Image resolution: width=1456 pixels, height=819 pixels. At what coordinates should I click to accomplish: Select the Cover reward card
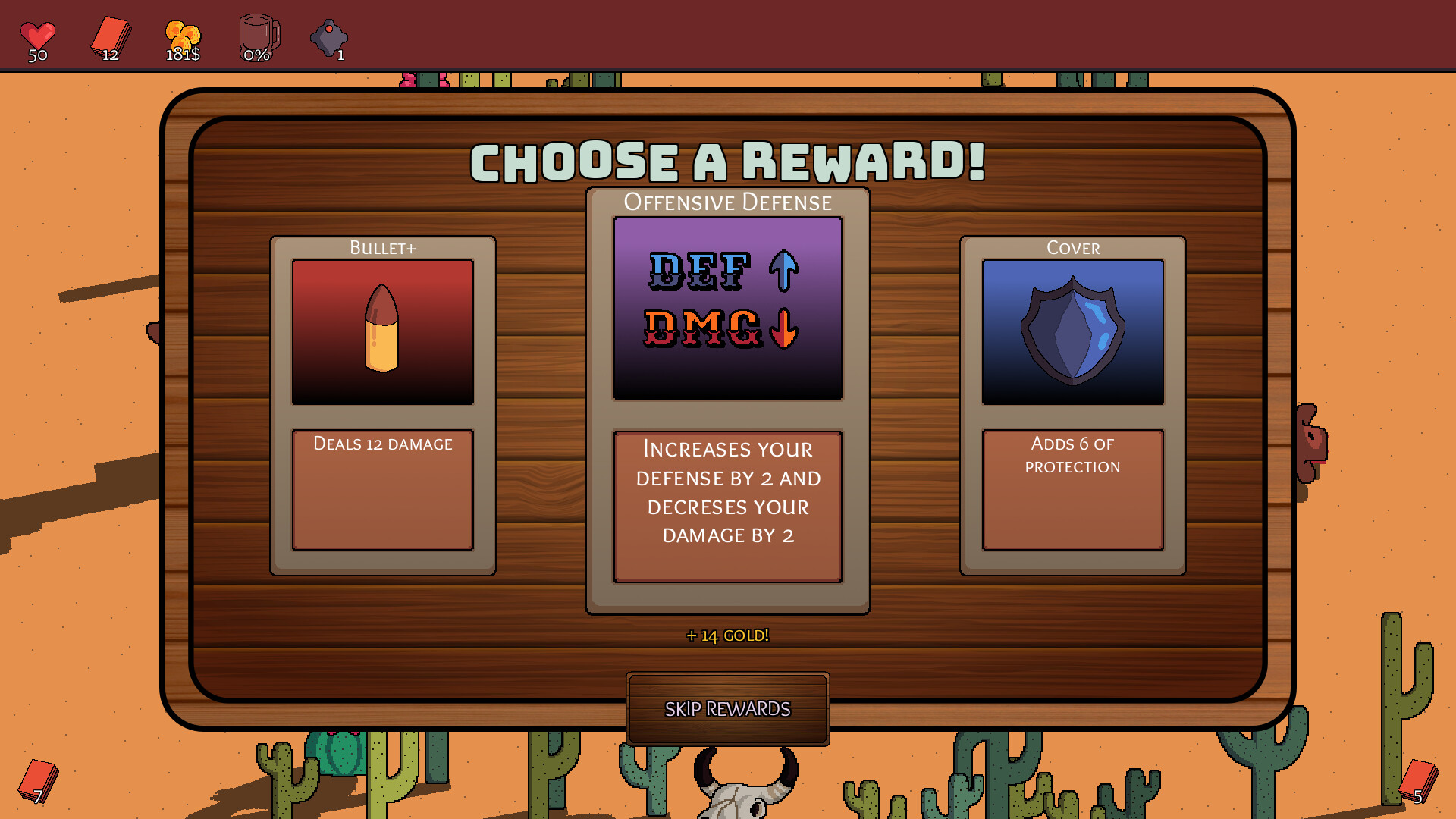[x=1072, y=406]
